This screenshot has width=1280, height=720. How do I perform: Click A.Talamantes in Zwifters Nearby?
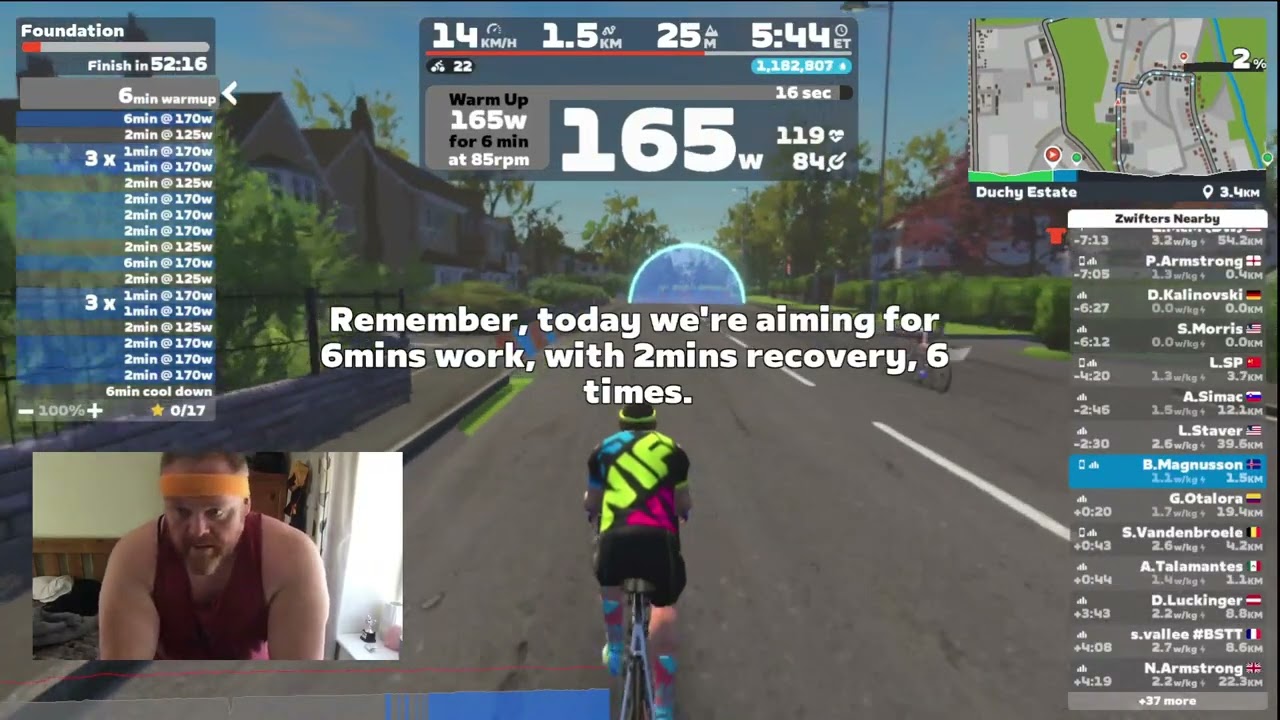pyautogui.click(x=1167, y=573)
